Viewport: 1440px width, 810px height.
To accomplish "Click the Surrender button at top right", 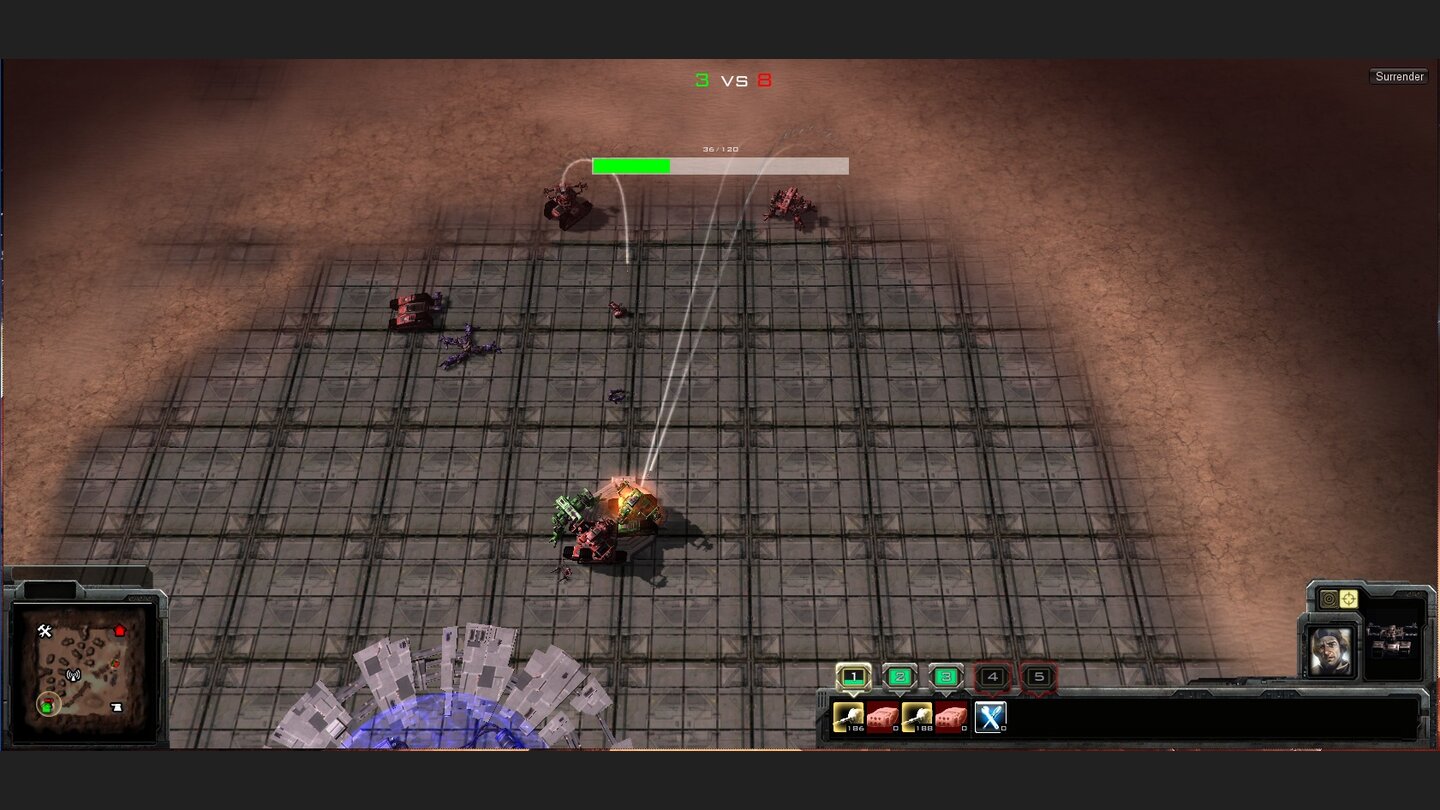I will point(1399,76).
